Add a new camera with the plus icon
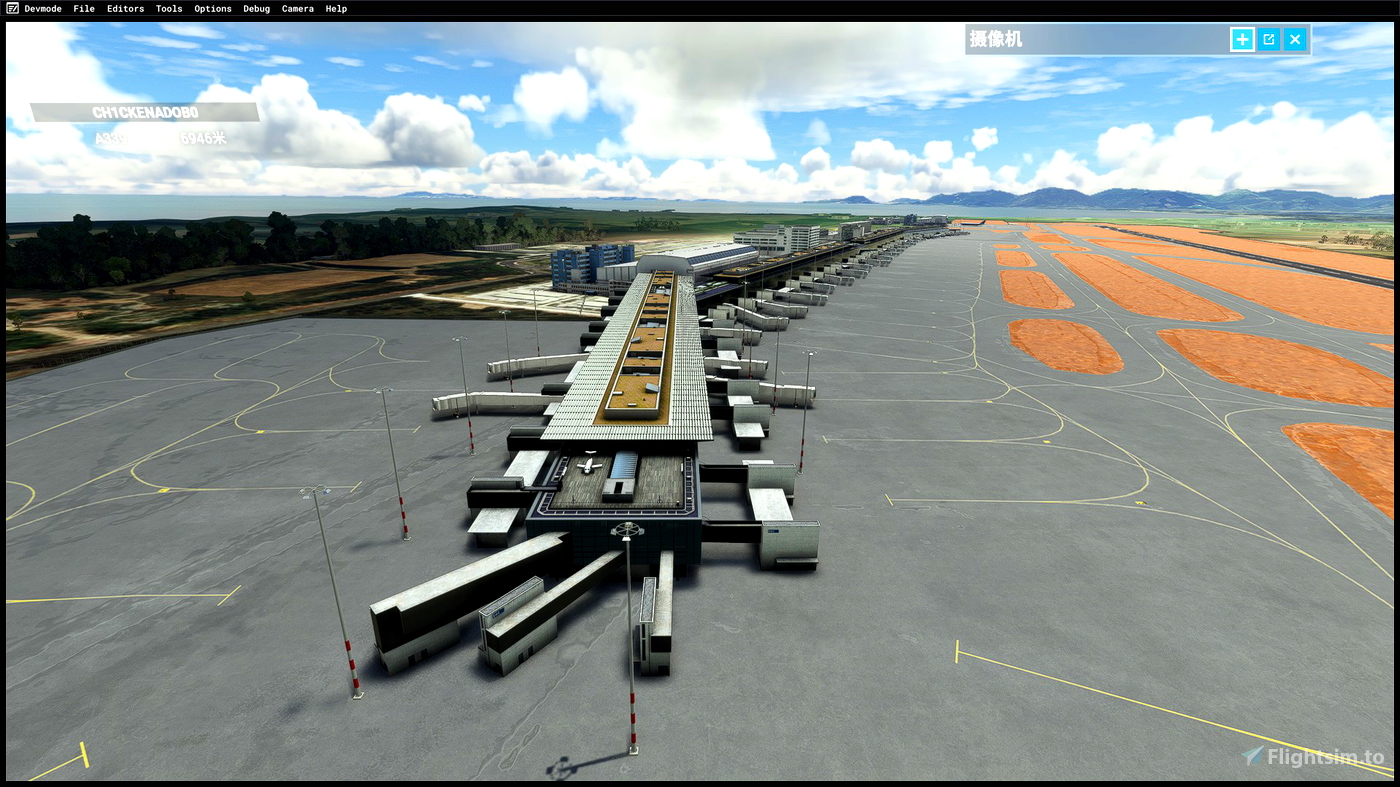 click(1241, 38)
